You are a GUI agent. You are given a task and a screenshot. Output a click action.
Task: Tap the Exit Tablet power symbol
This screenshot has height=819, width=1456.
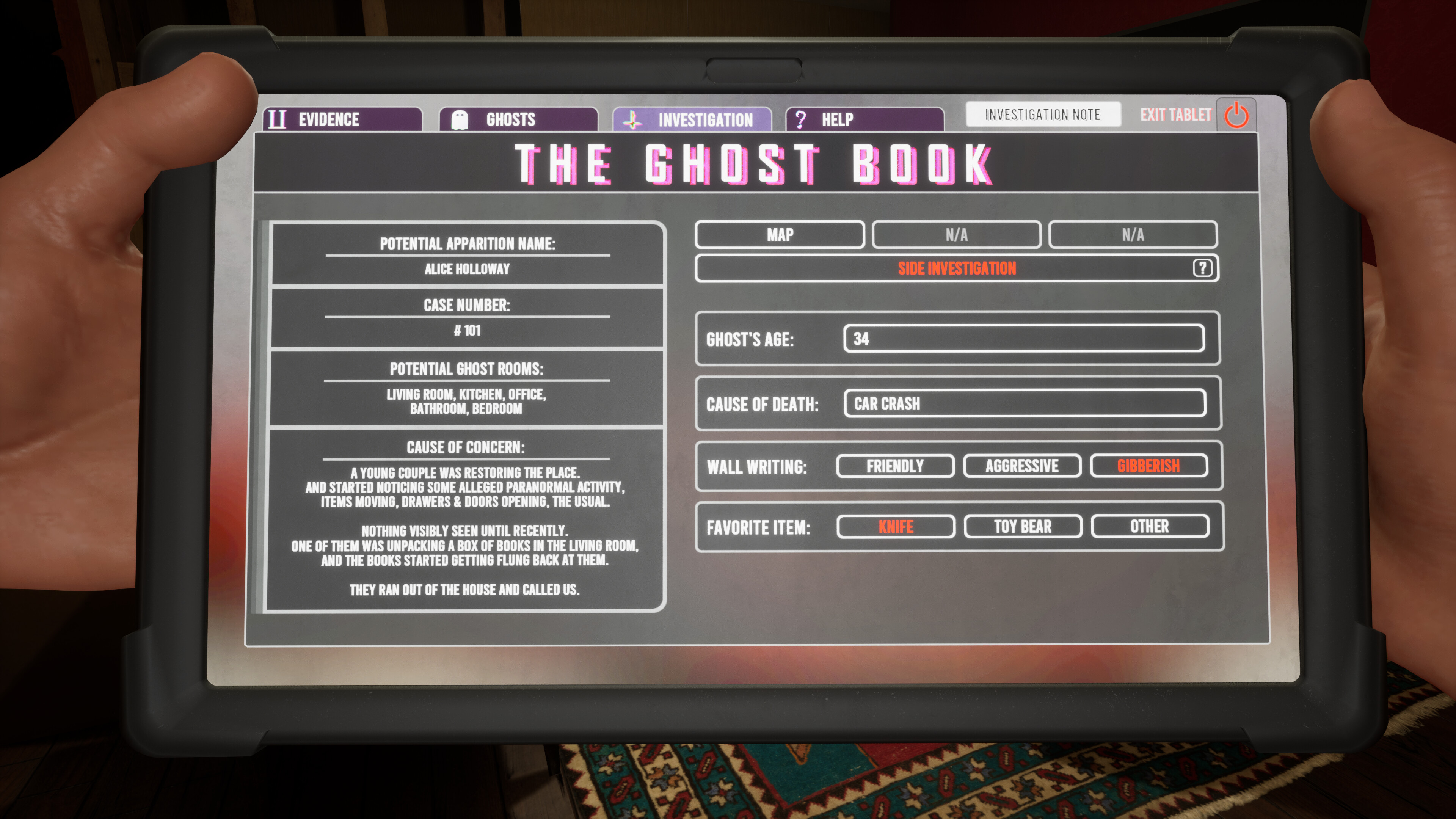(x=1236, y=116)
